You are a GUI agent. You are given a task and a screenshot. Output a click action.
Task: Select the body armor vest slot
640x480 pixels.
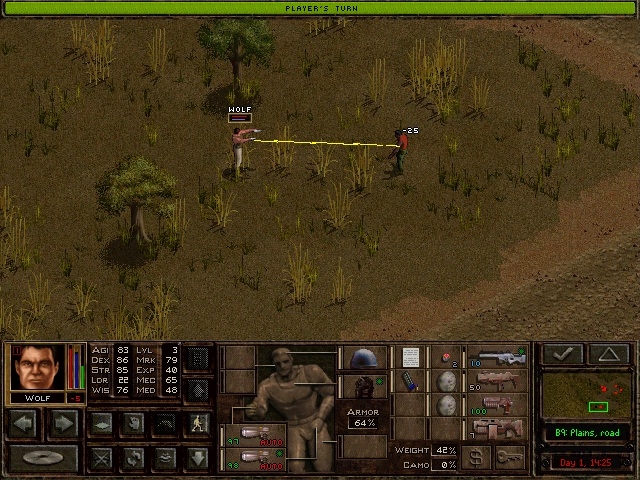coord(362,386)
